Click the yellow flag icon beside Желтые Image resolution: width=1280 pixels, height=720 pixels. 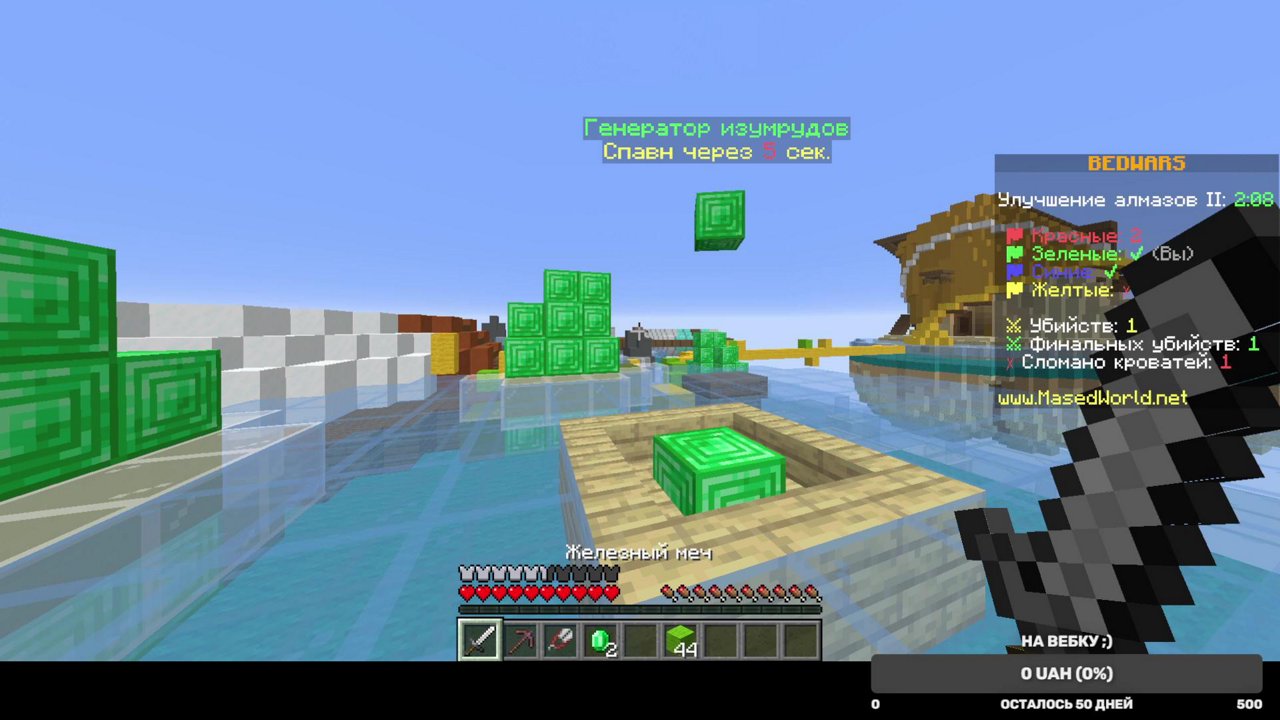click(x=1015, y=290)
